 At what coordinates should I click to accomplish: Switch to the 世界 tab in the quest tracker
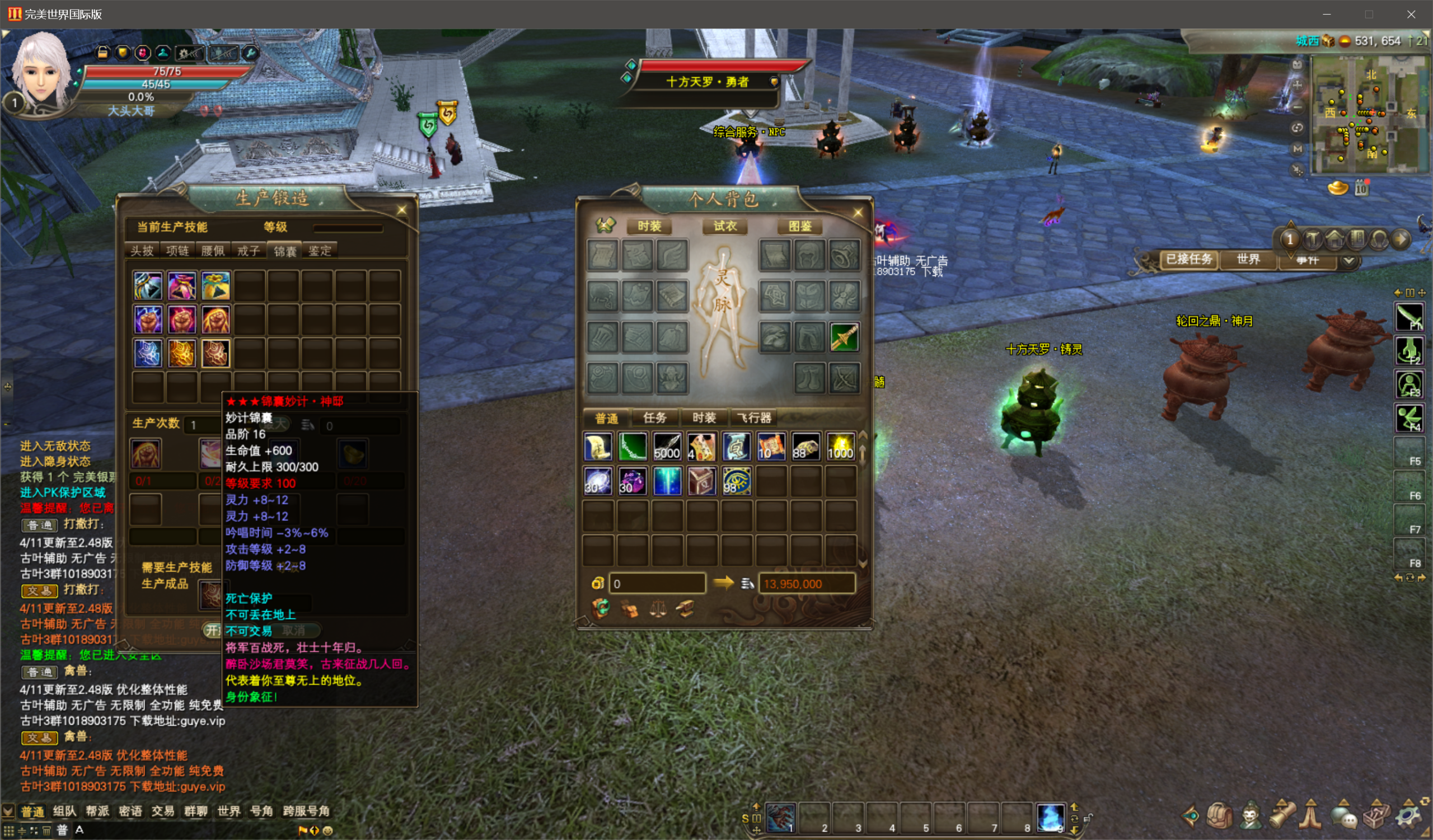click(x=1248, y=259)
